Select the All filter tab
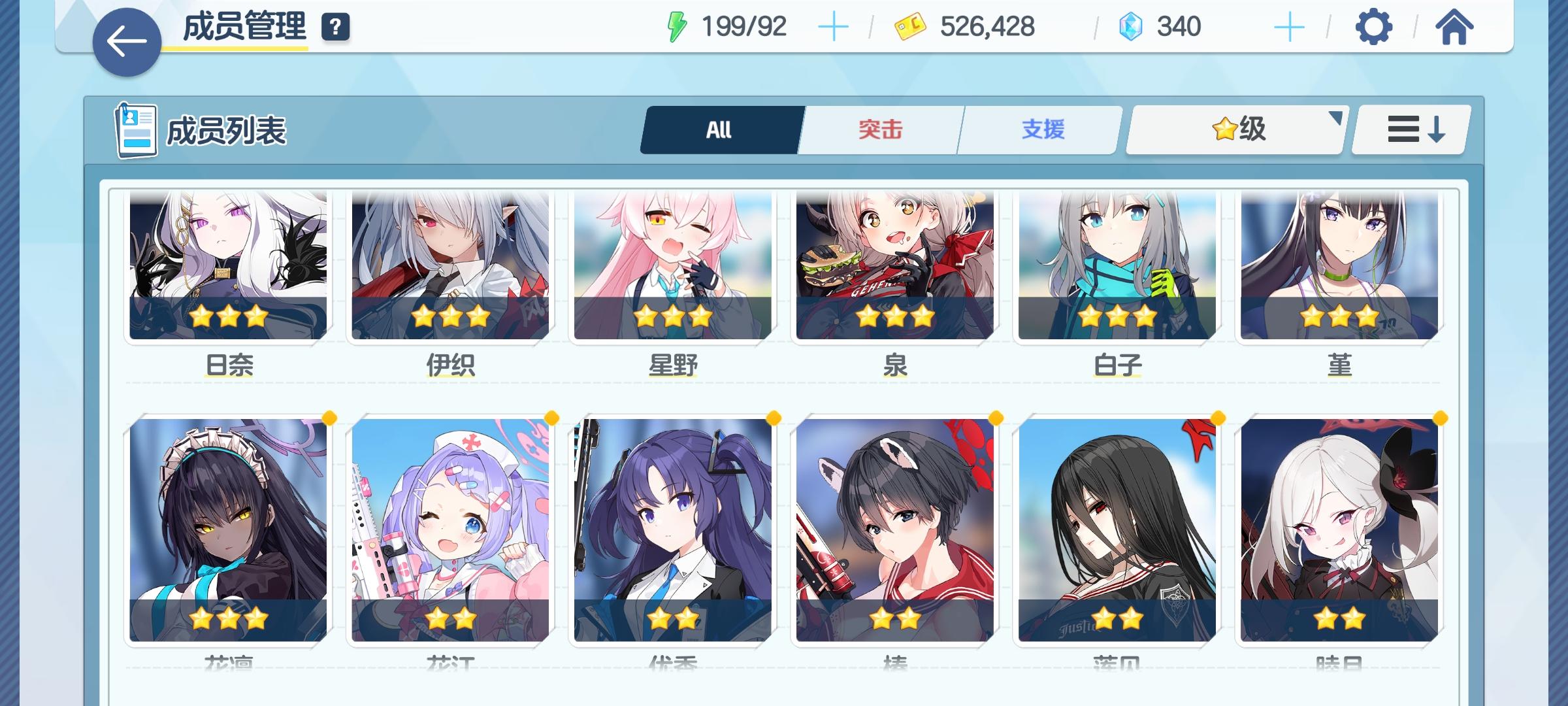The width and height of the screenshot is (1568, 706). pos(719,129)
